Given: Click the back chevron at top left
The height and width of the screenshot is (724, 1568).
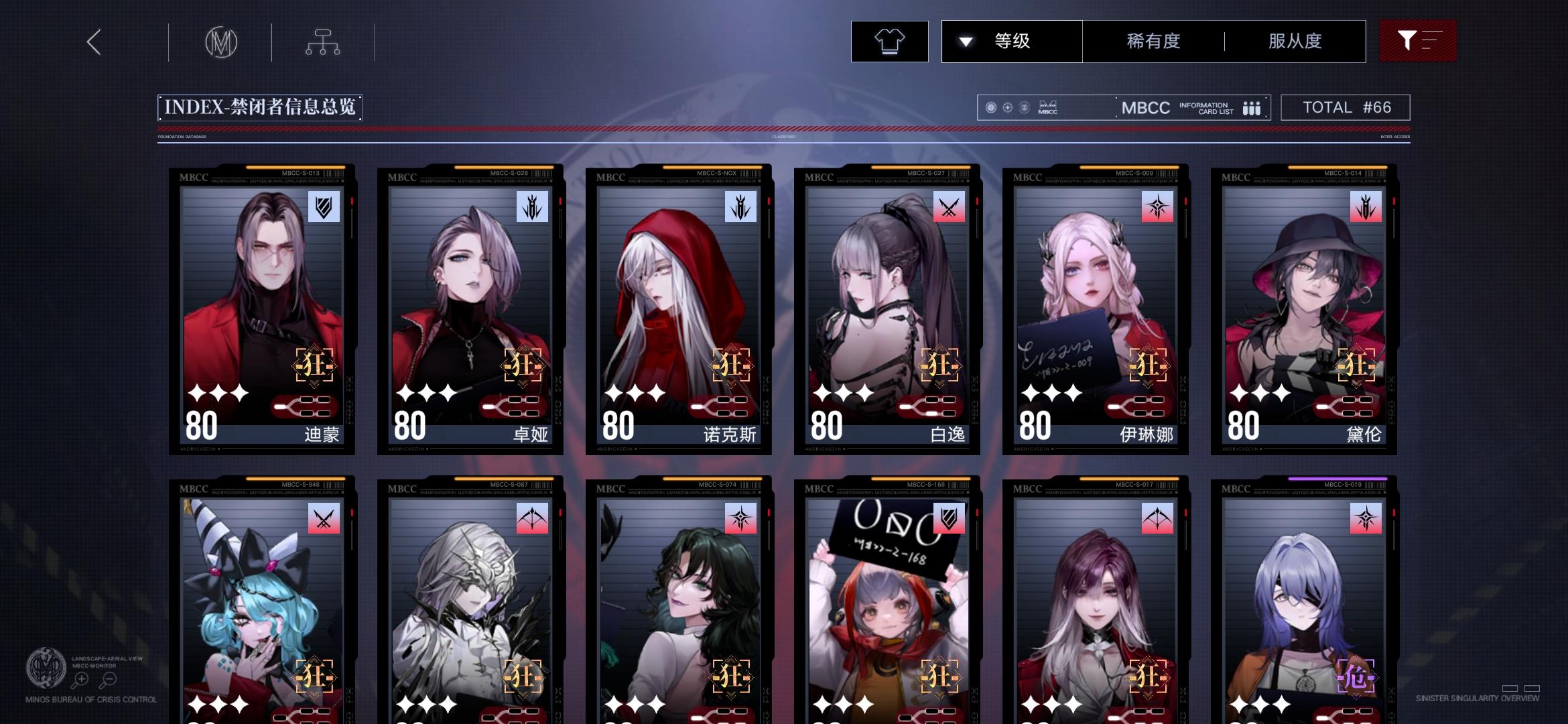Looking at the screenshot, I should 92,42.
